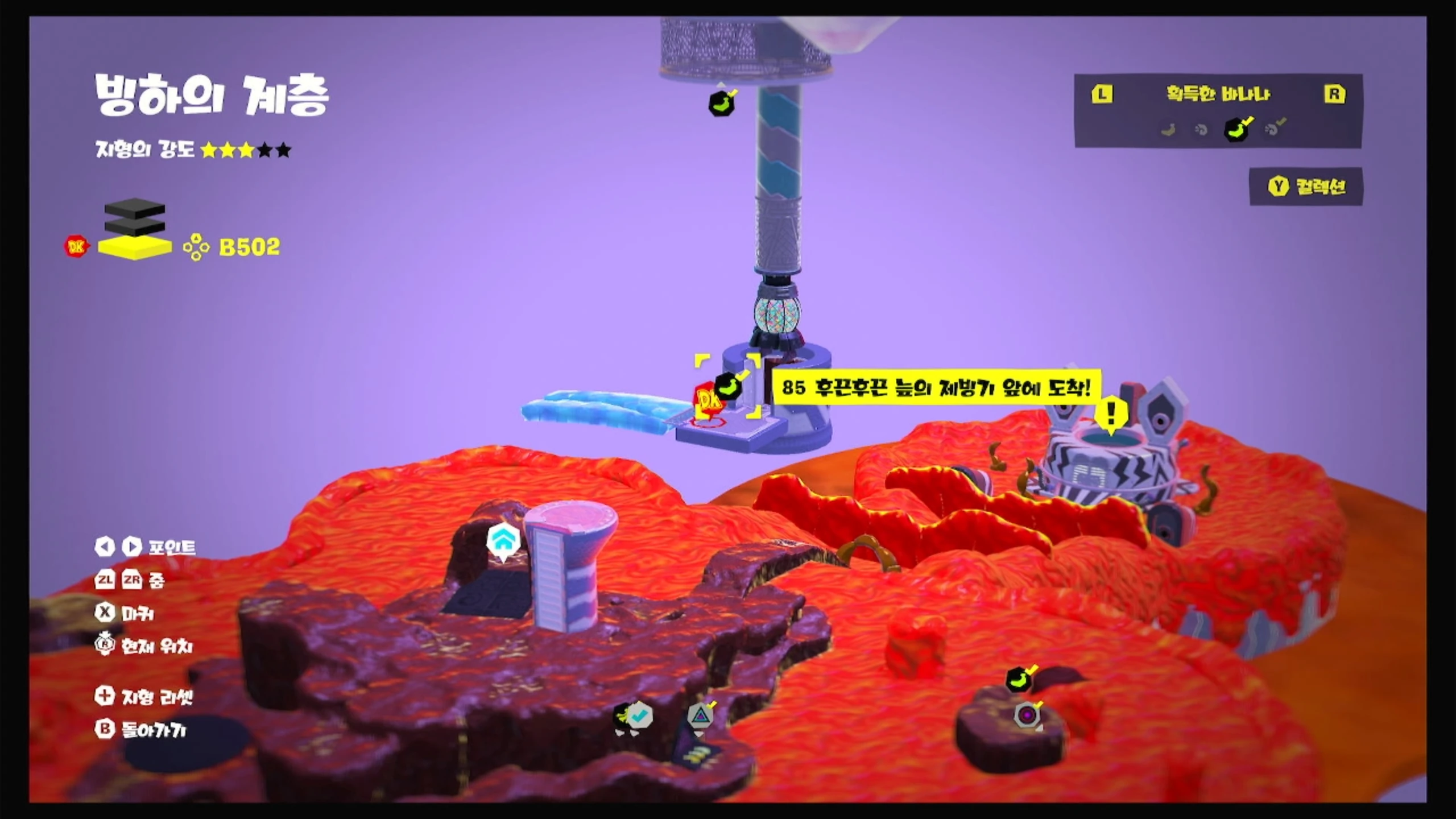Screen dimensions: 1456x819
Task: Select the purple circle target marker
Action: (1027, 714)
